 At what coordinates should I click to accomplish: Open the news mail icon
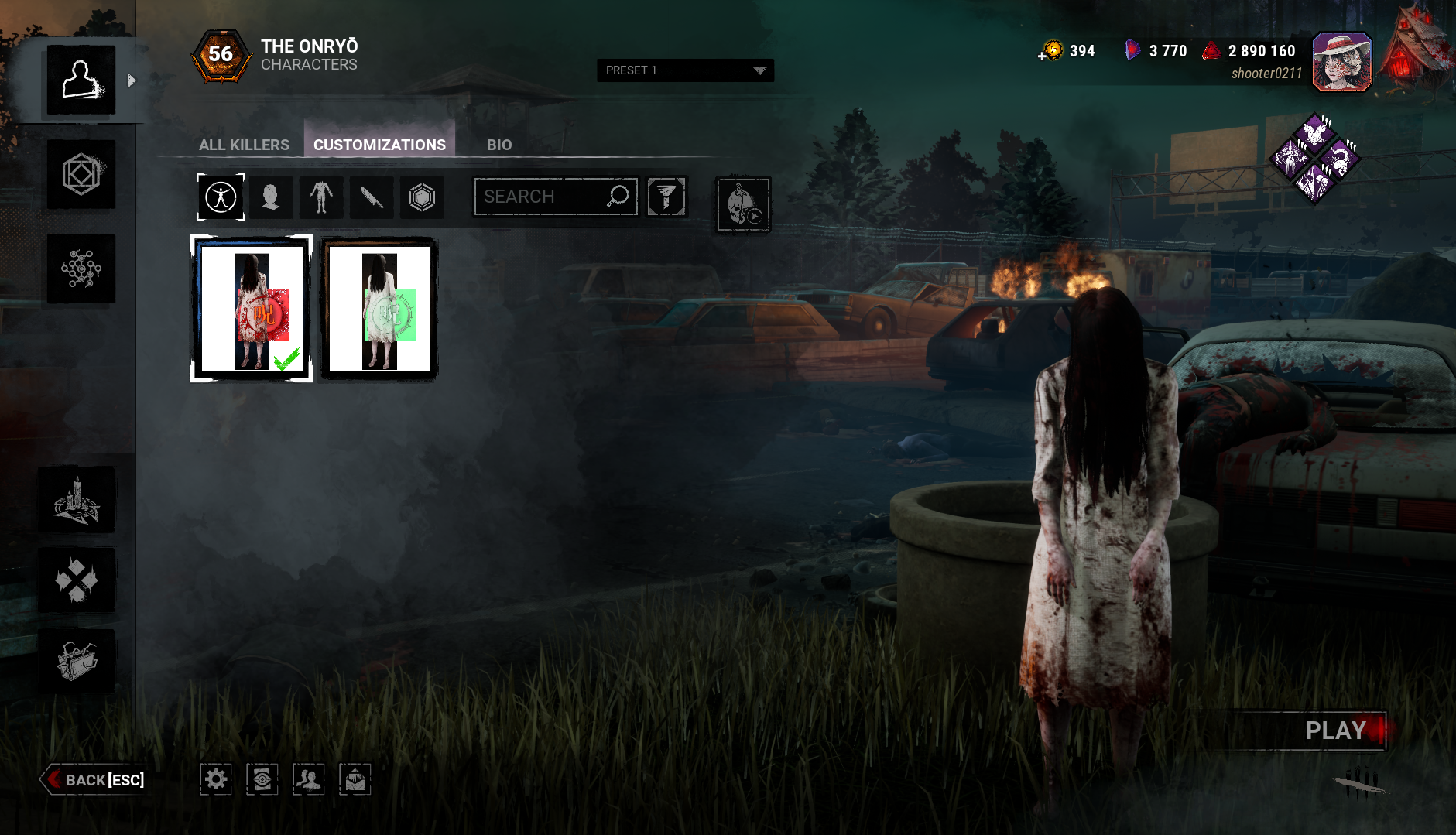click(355, 779)
